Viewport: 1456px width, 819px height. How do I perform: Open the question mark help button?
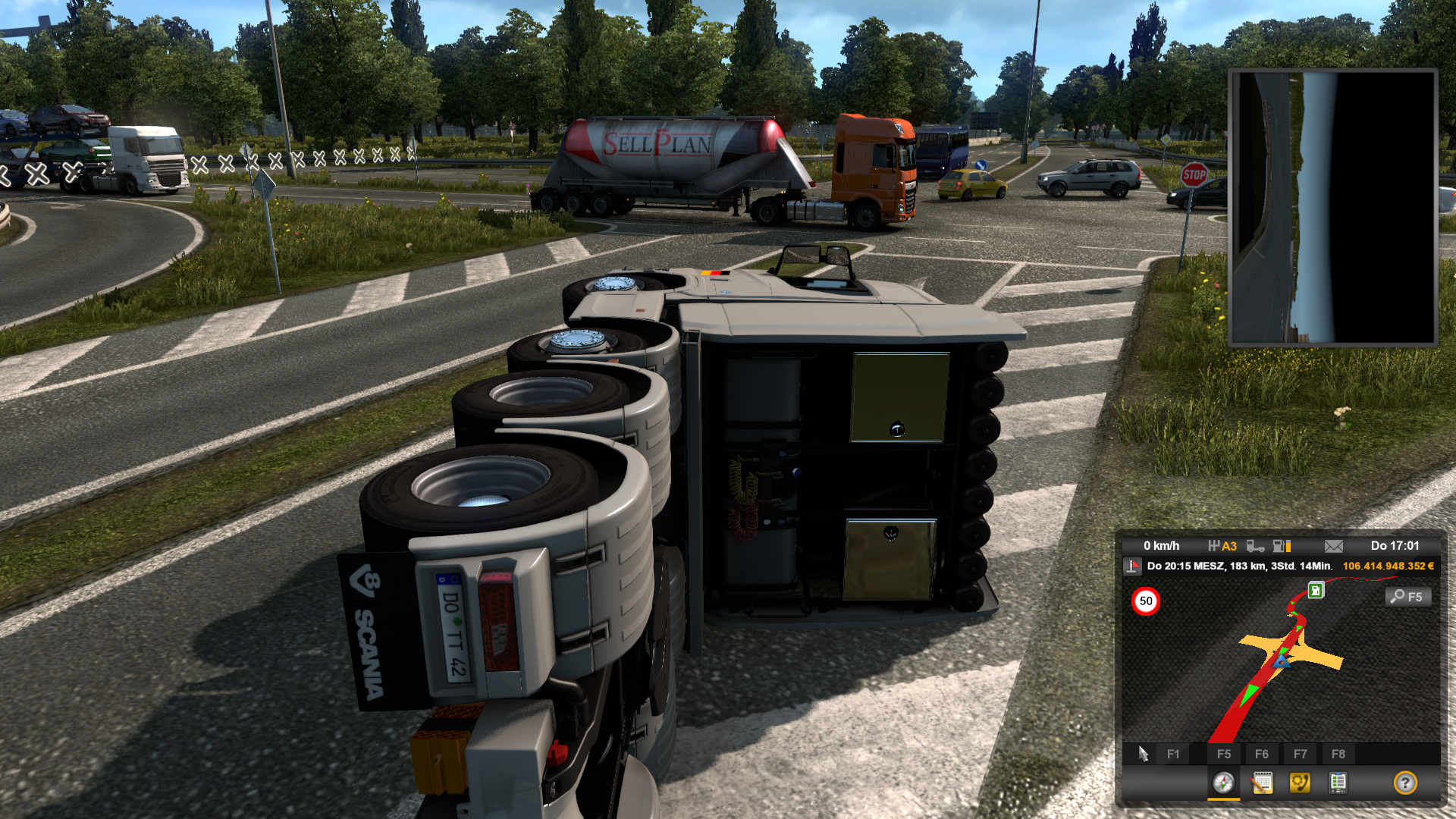click(x=1405, y=783)
